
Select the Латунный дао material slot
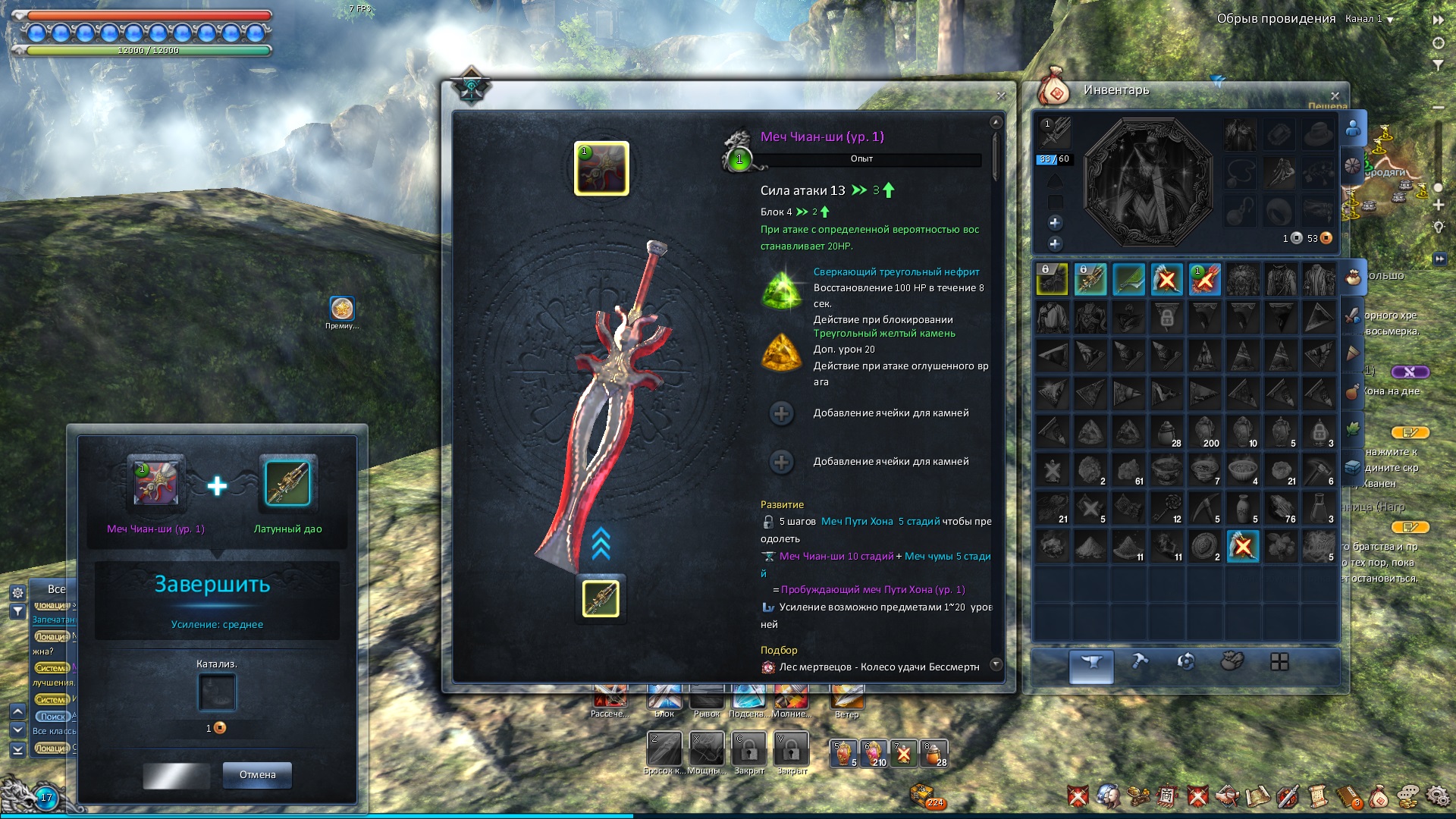click(x=287, y=483)
